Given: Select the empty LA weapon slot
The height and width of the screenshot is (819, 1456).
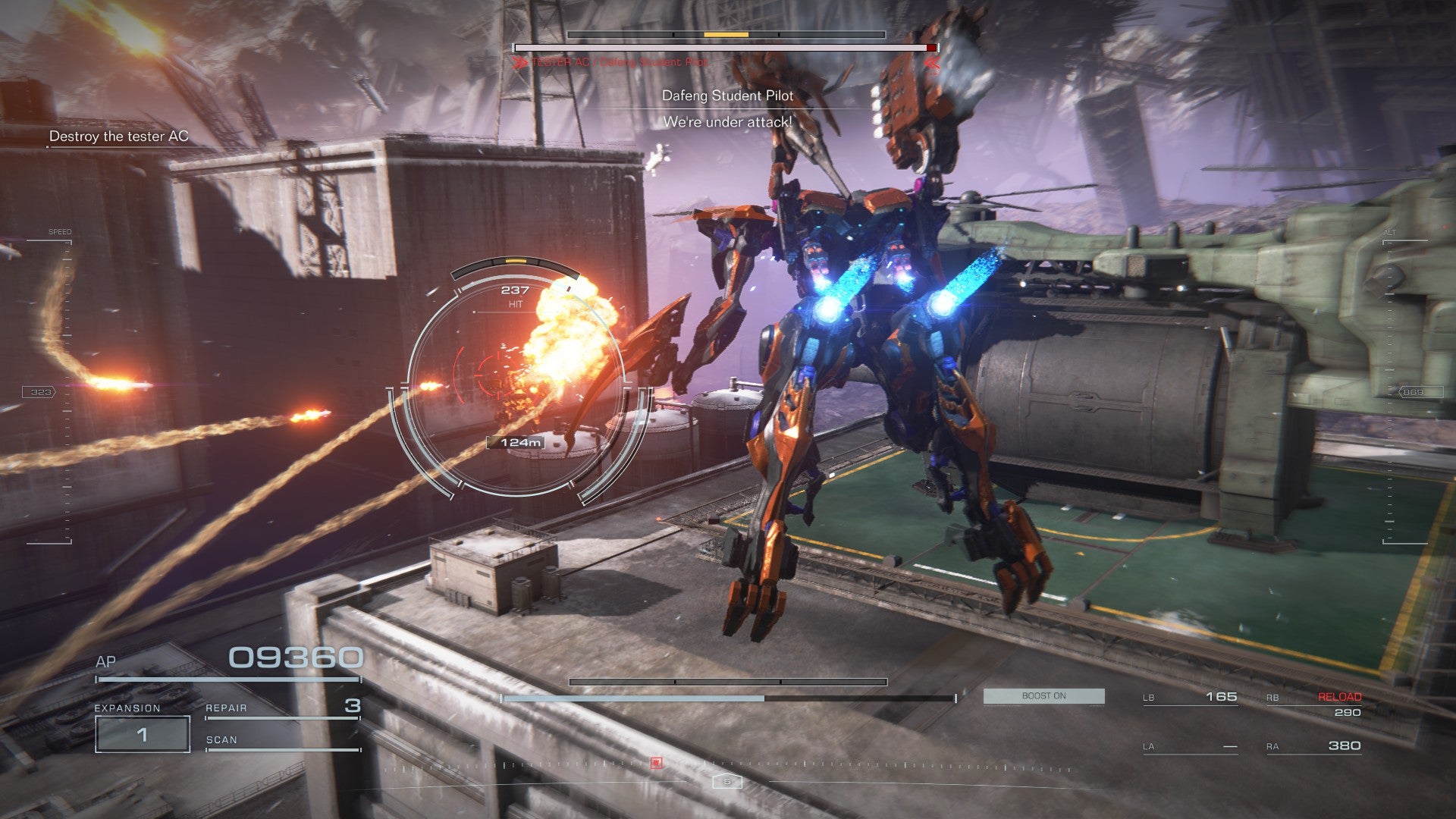Looking at the screenshot, I should tap(1190, 747).
